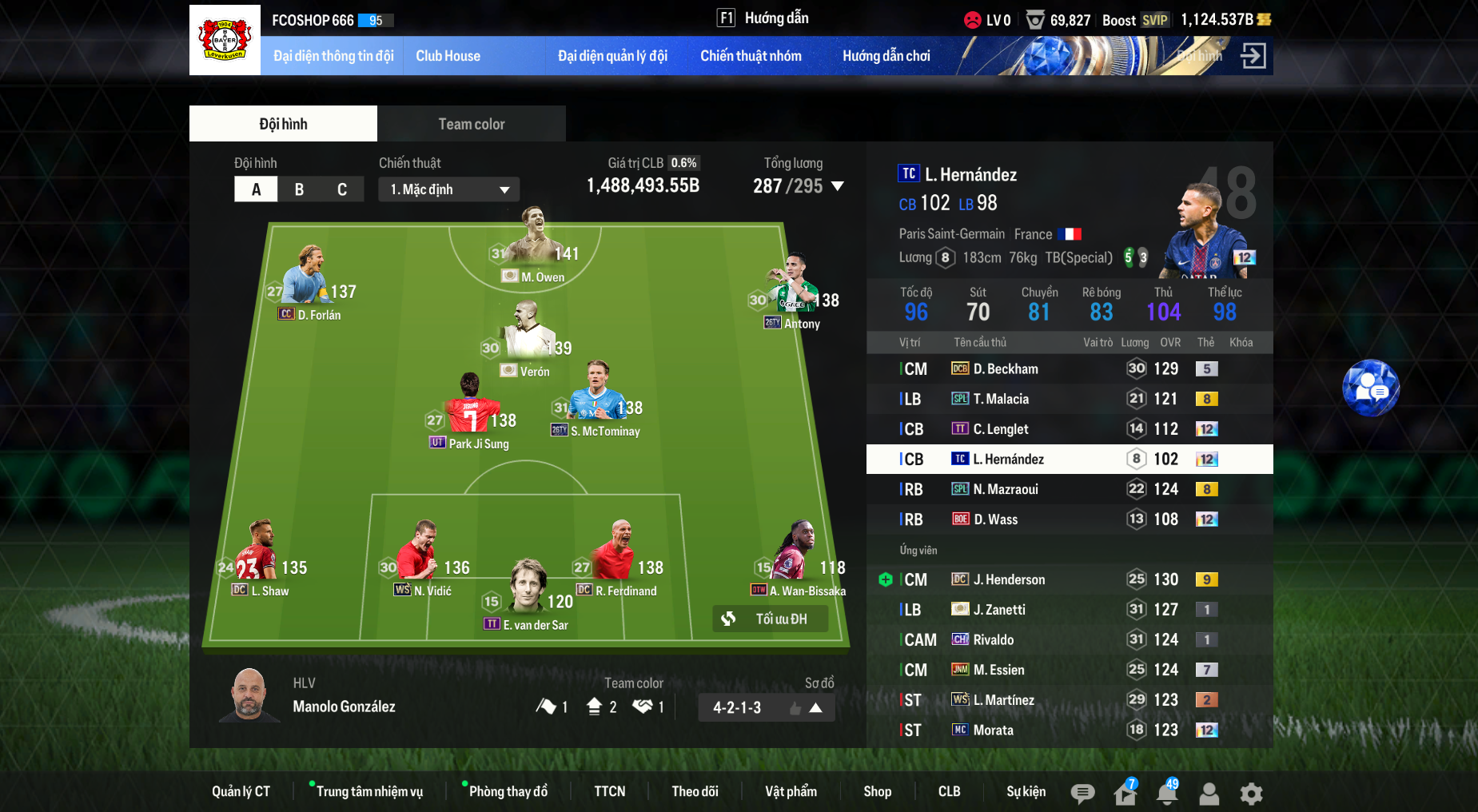Click the floating blue community chat bubble
Screen dimensions: 1478x812
(1370, 388)
